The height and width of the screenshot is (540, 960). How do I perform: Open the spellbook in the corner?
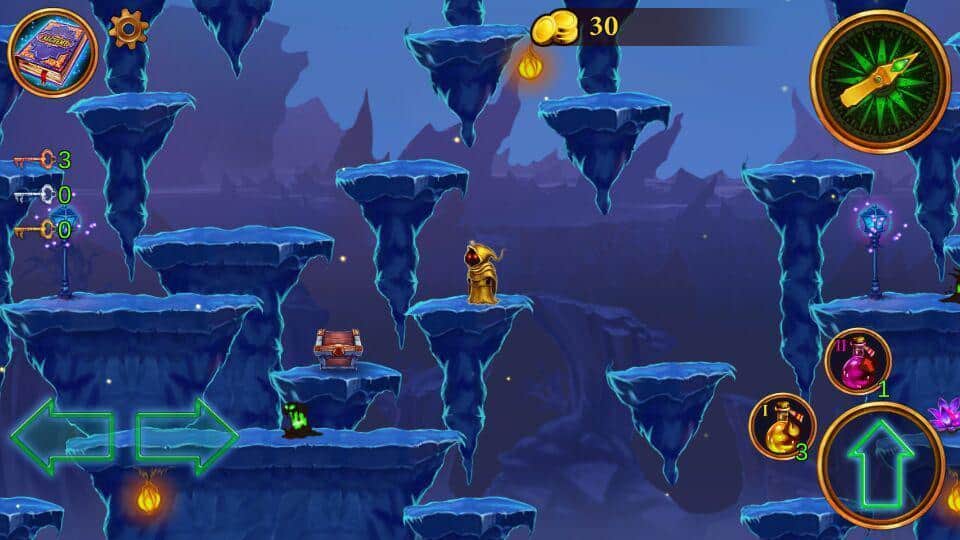pyautogui.click(x=52, y=53)
